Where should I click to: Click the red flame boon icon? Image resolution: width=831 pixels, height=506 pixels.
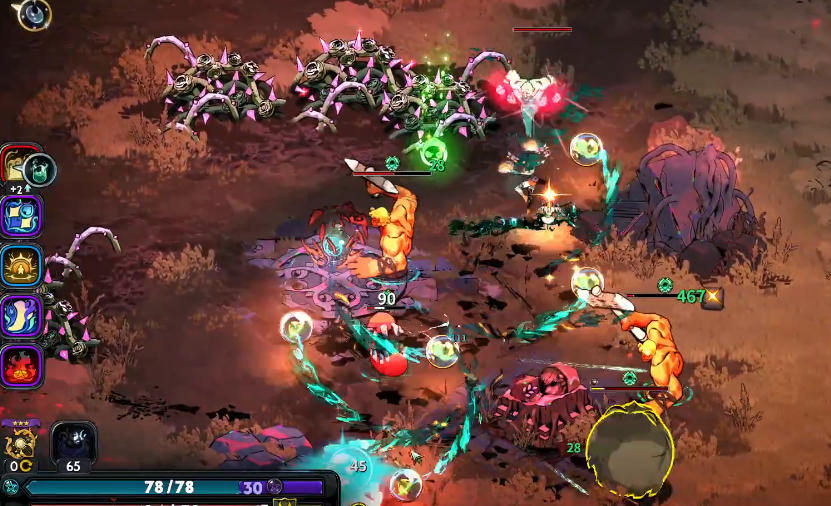tap(21, 366)
